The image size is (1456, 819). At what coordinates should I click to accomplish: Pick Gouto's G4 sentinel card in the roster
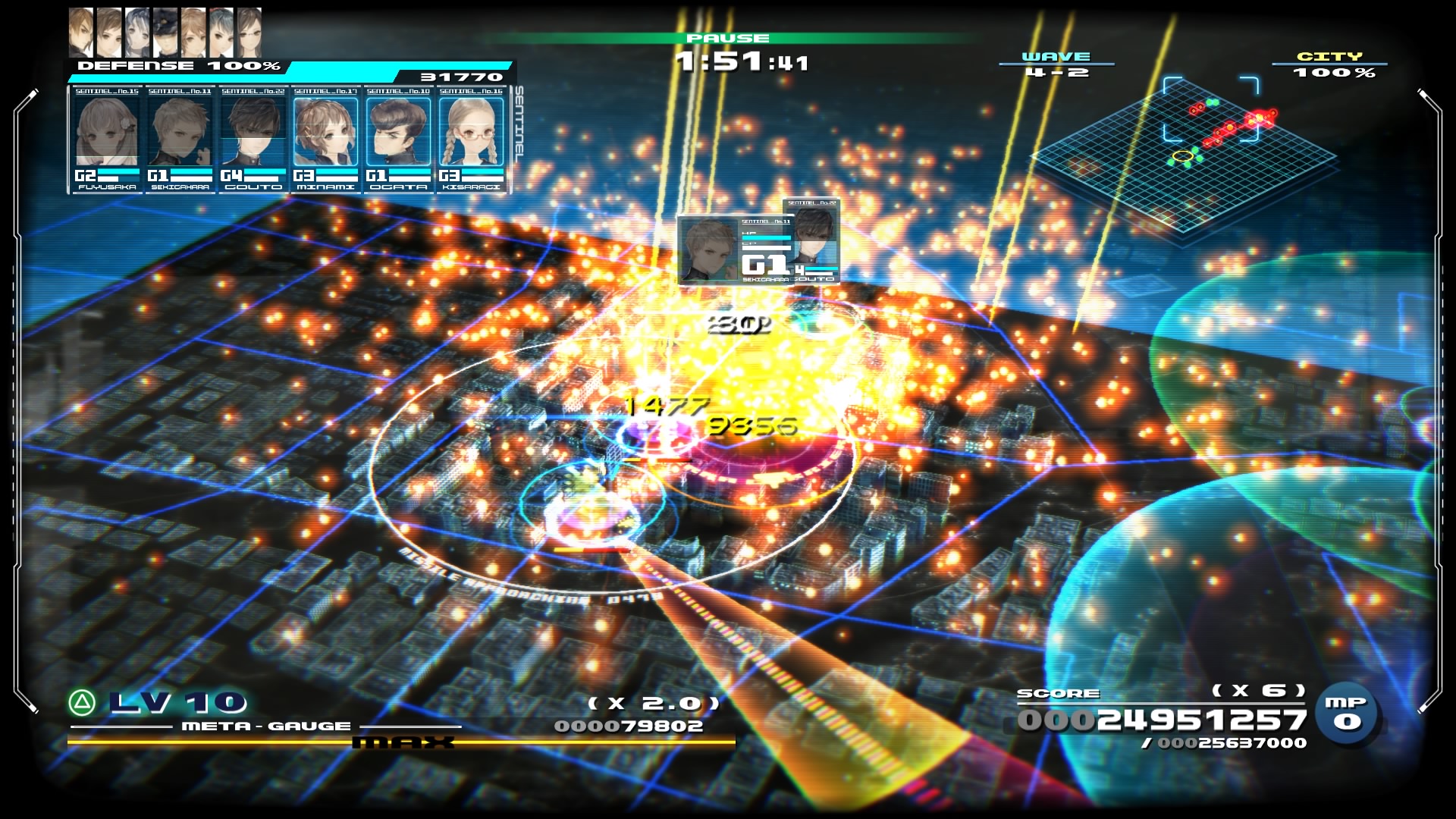[x=253, y=140]
